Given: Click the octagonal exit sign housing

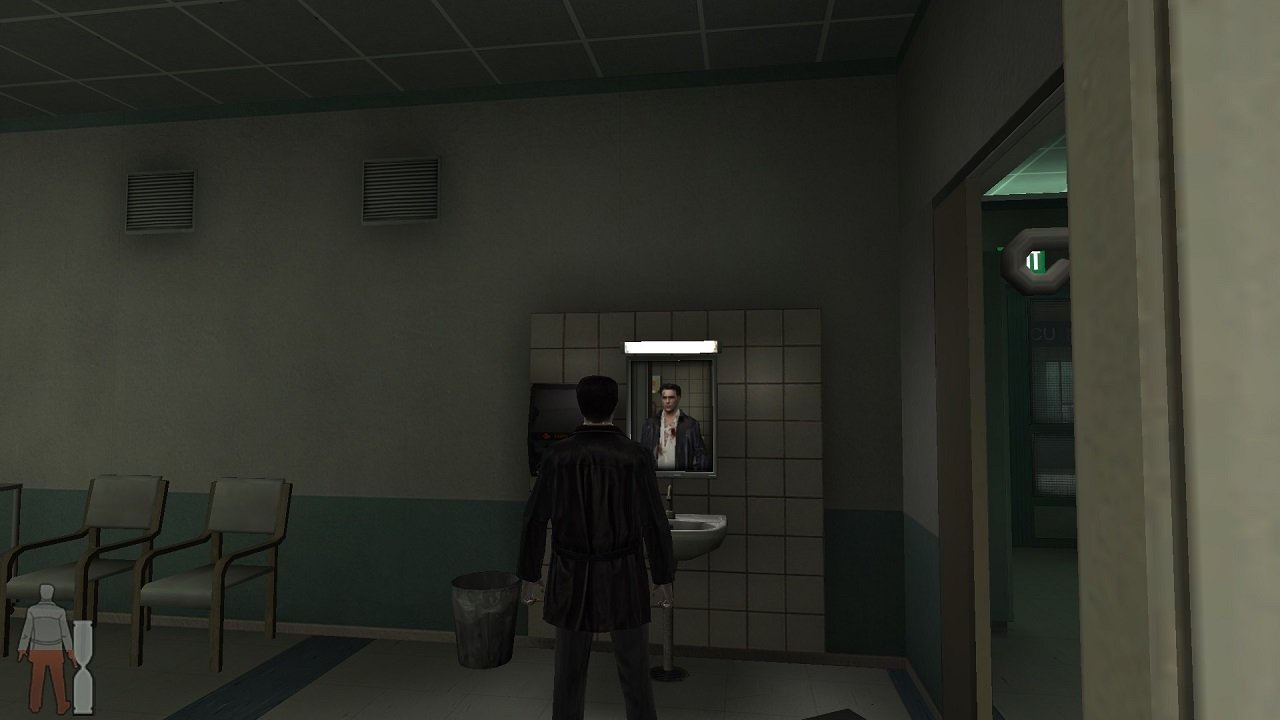Looking at the screenshot, I should coord(1022,250).
